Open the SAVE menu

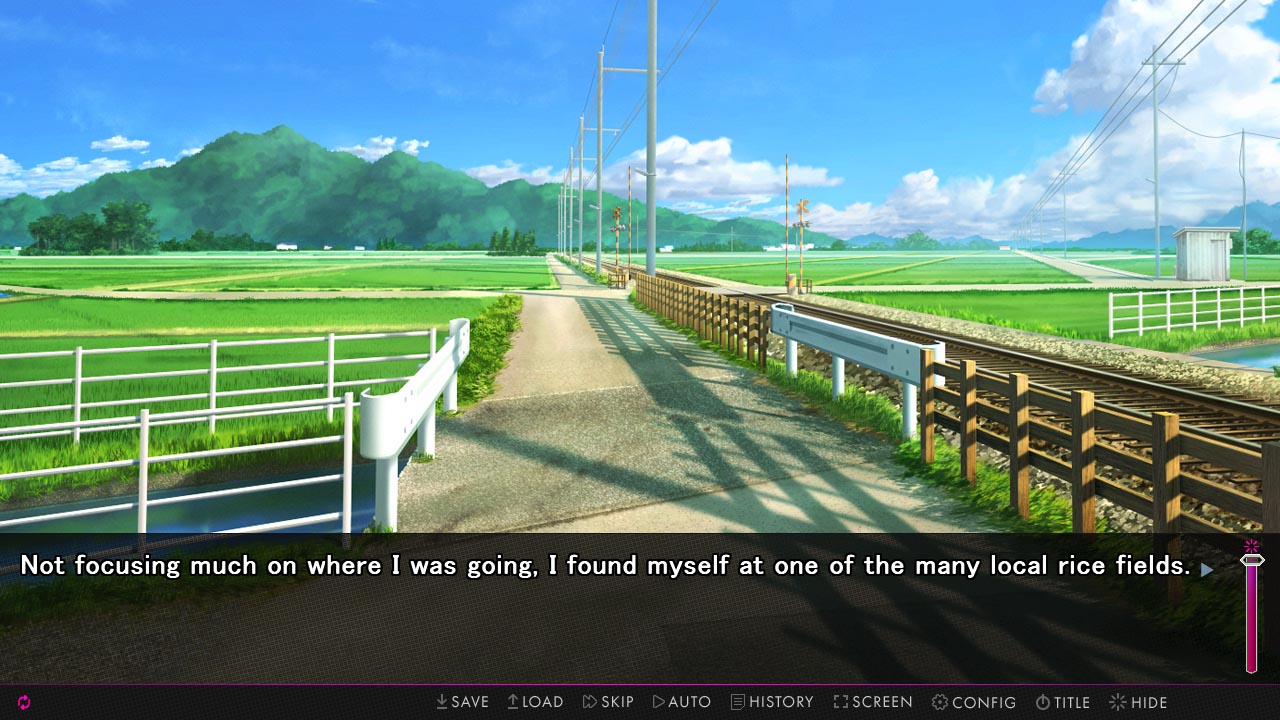coord(462,702)
